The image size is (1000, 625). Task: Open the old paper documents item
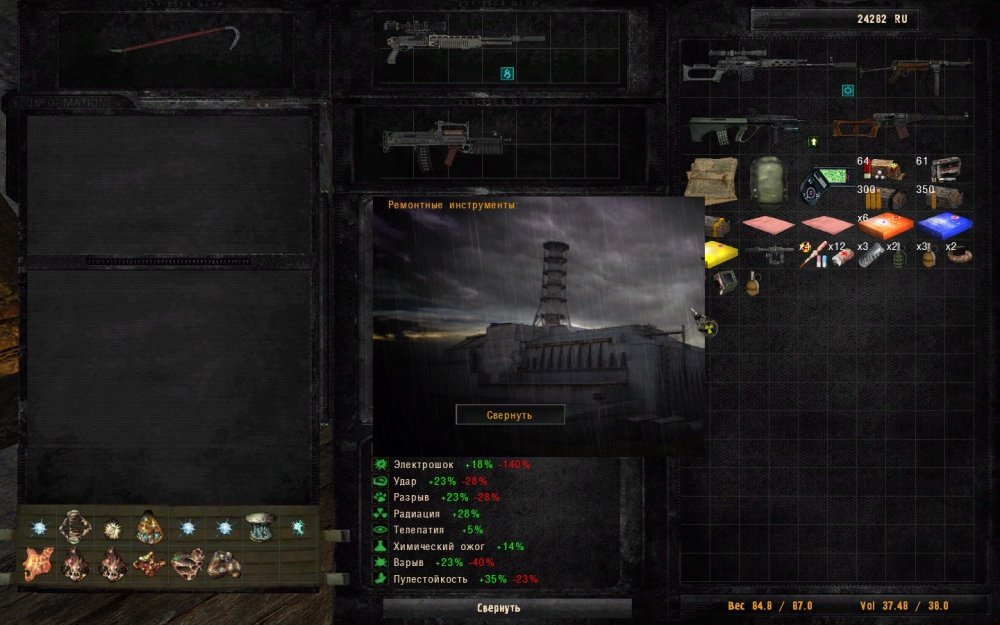coord(711,180)
